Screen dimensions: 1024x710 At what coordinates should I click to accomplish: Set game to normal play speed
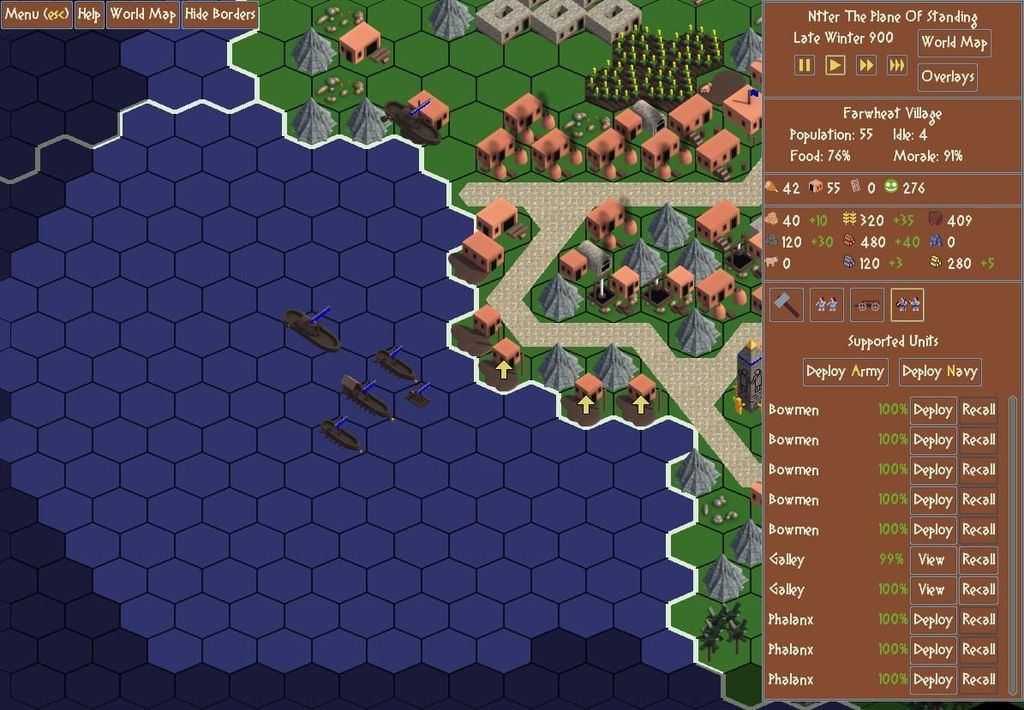point(836,65)
